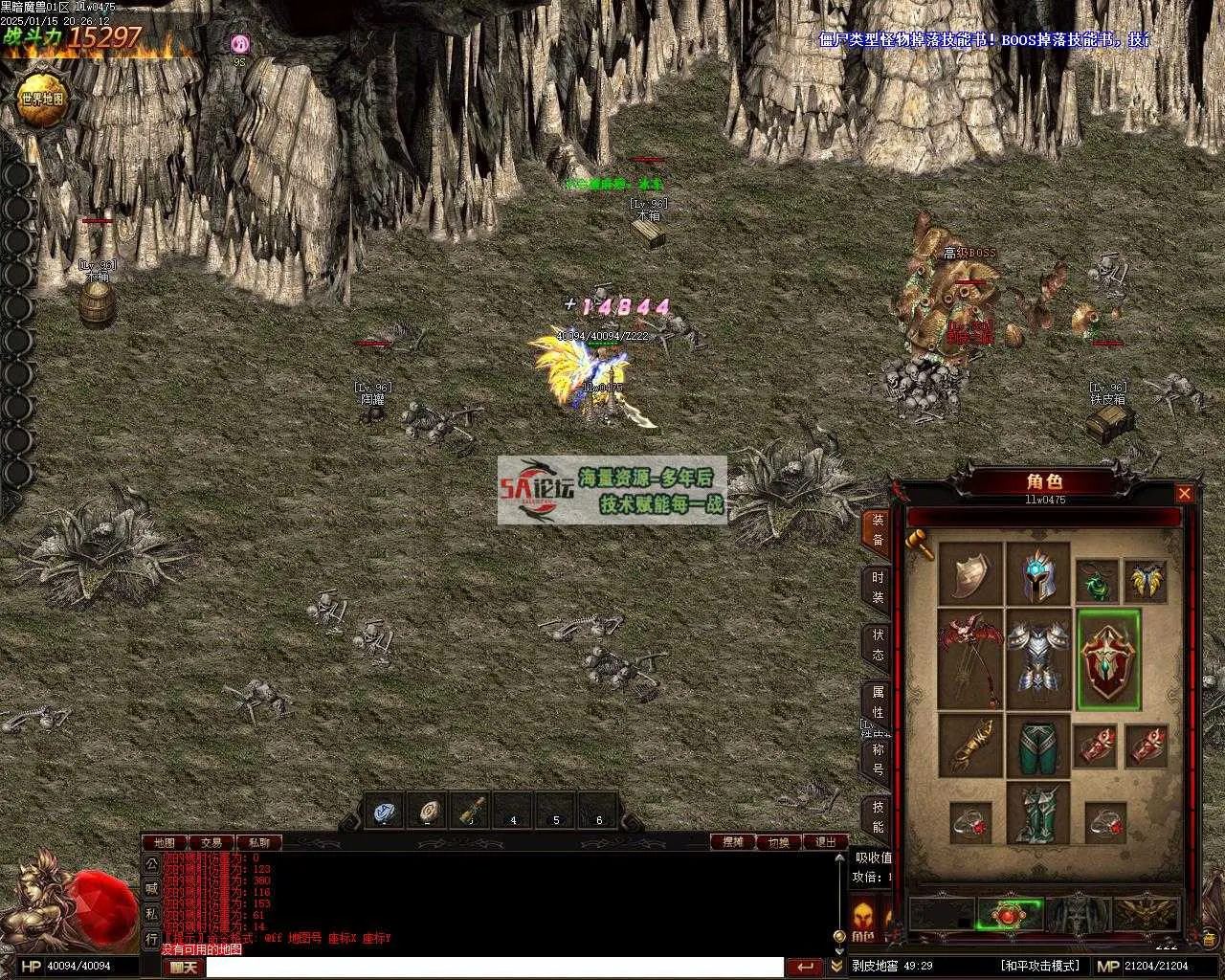The image size is (1225, 980).
Task: Use the blue stone in hotbar slot one
Action: 384,812
